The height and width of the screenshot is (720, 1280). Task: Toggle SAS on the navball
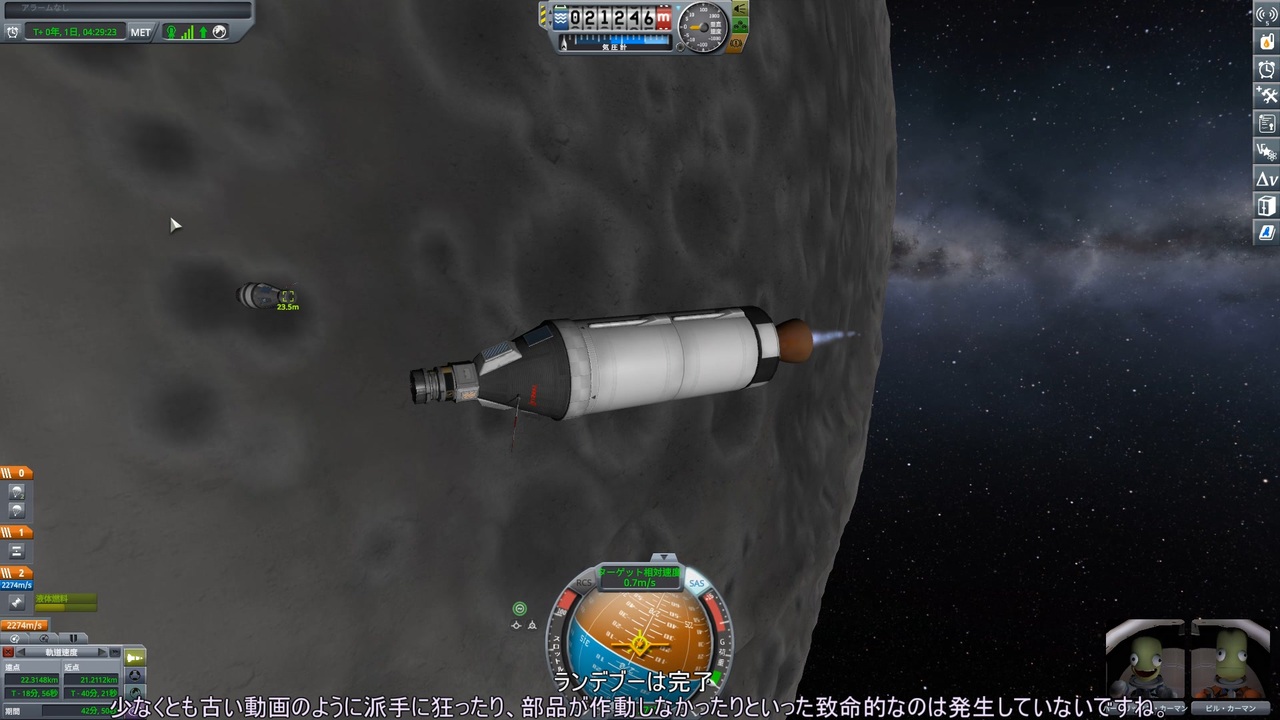tap(697, 583)
